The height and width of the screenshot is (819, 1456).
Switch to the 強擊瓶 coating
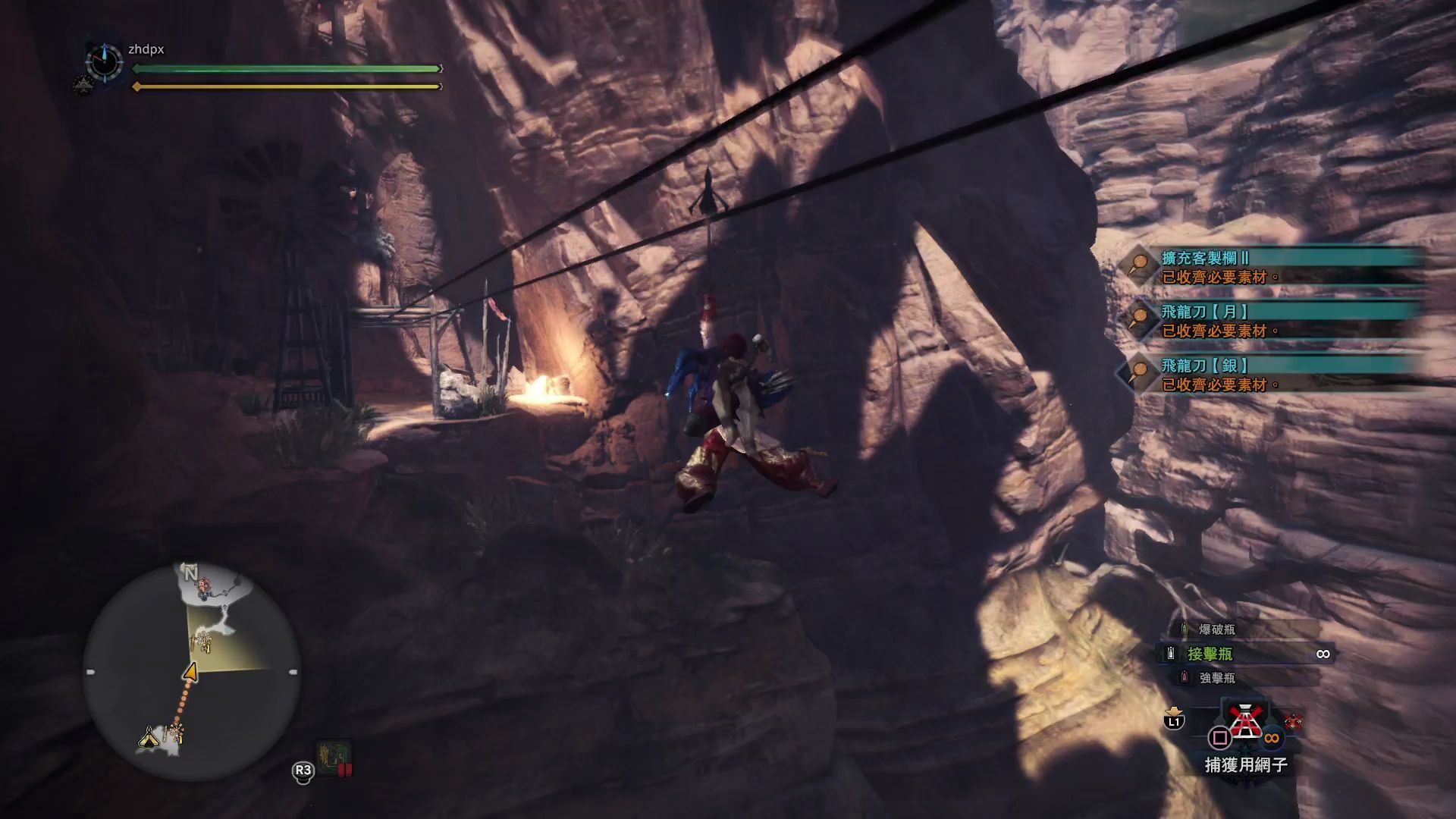point(1216,678)
